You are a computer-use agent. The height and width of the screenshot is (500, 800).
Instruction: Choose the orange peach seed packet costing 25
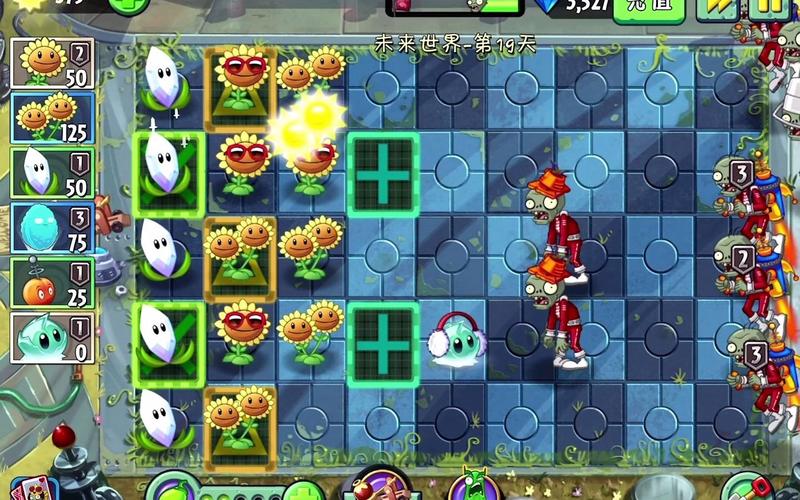point(52,283)
